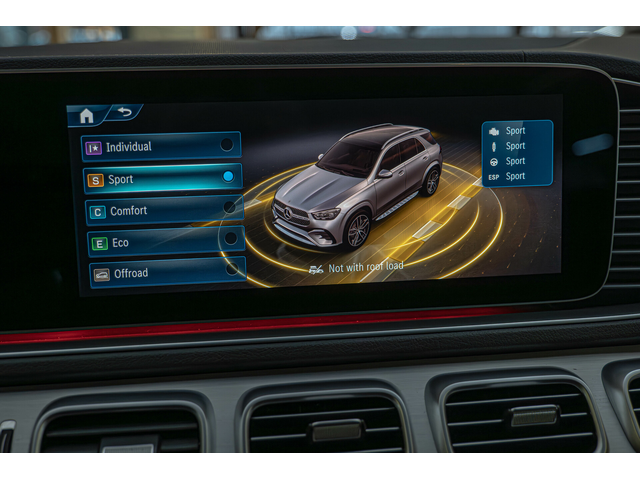Select the Individual drive mode
Screen dimensions: 640x480
(x=161, y=146)
